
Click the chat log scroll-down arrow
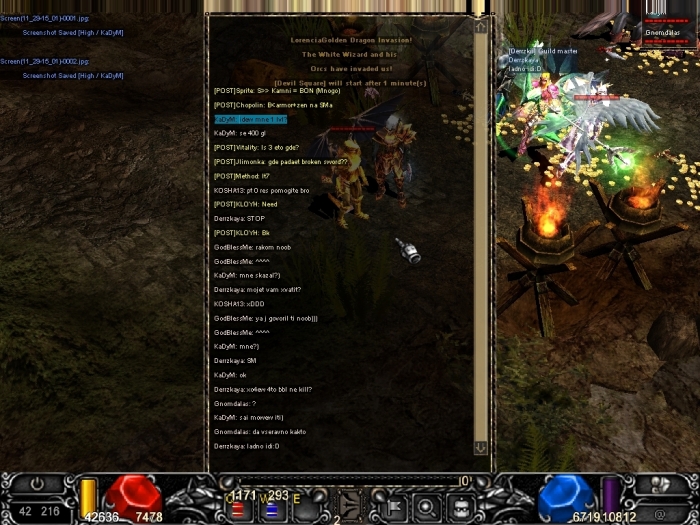point(480,448)
